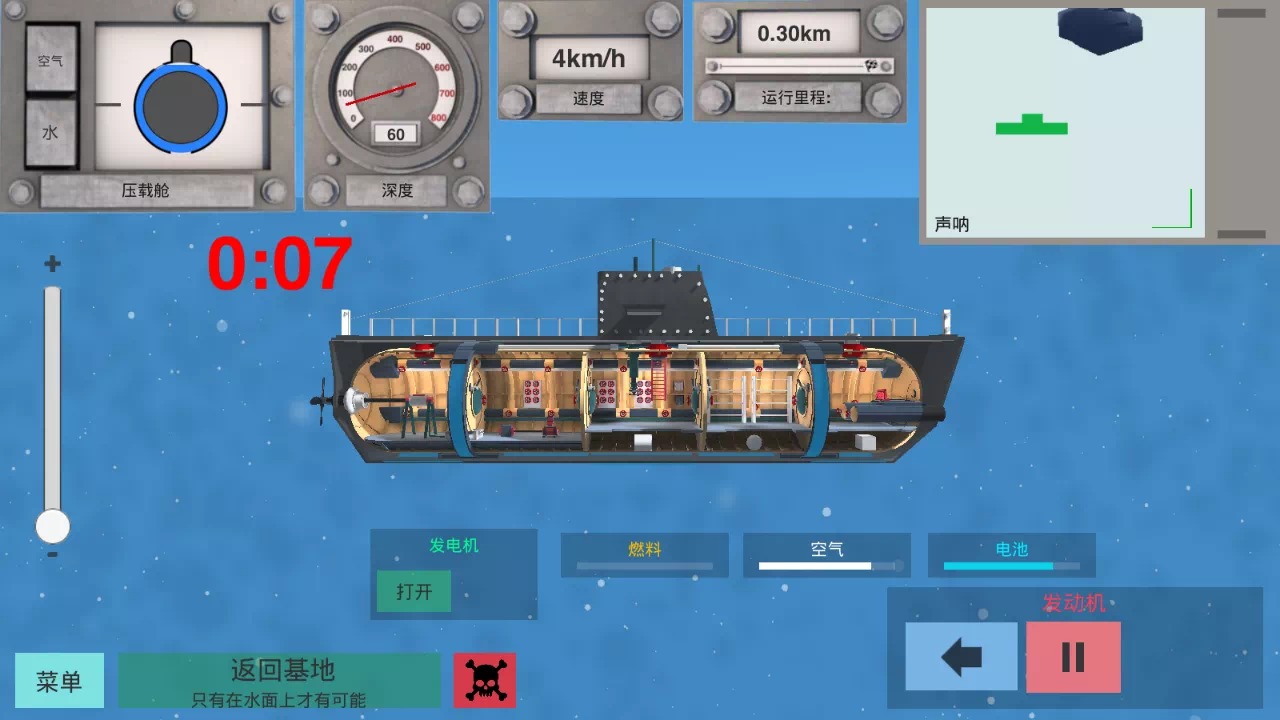Toggle 水 on the ballast tank panel
The height and width of the screenshot is (720, 1280).
click(x=49, y=130)
